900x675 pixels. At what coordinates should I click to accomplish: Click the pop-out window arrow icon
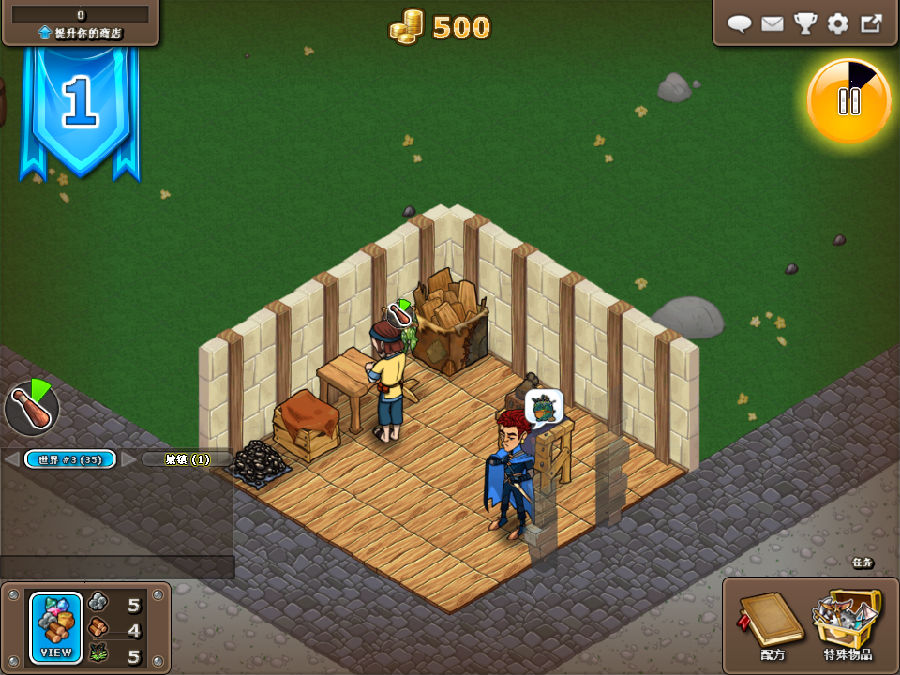(x=871, y=24)
